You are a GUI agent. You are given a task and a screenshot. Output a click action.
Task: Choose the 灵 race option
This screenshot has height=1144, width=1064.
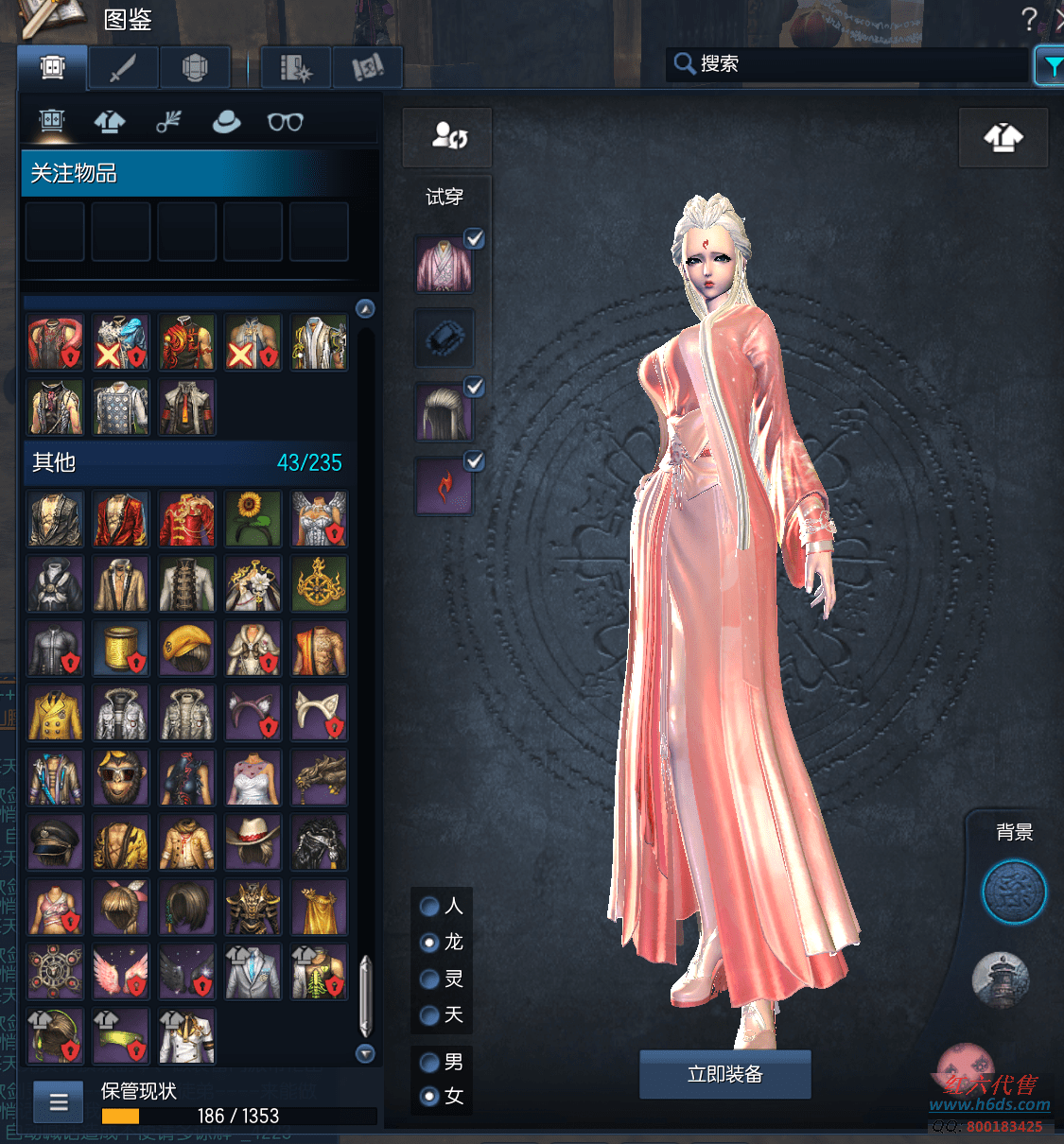(x=429, y=979)
